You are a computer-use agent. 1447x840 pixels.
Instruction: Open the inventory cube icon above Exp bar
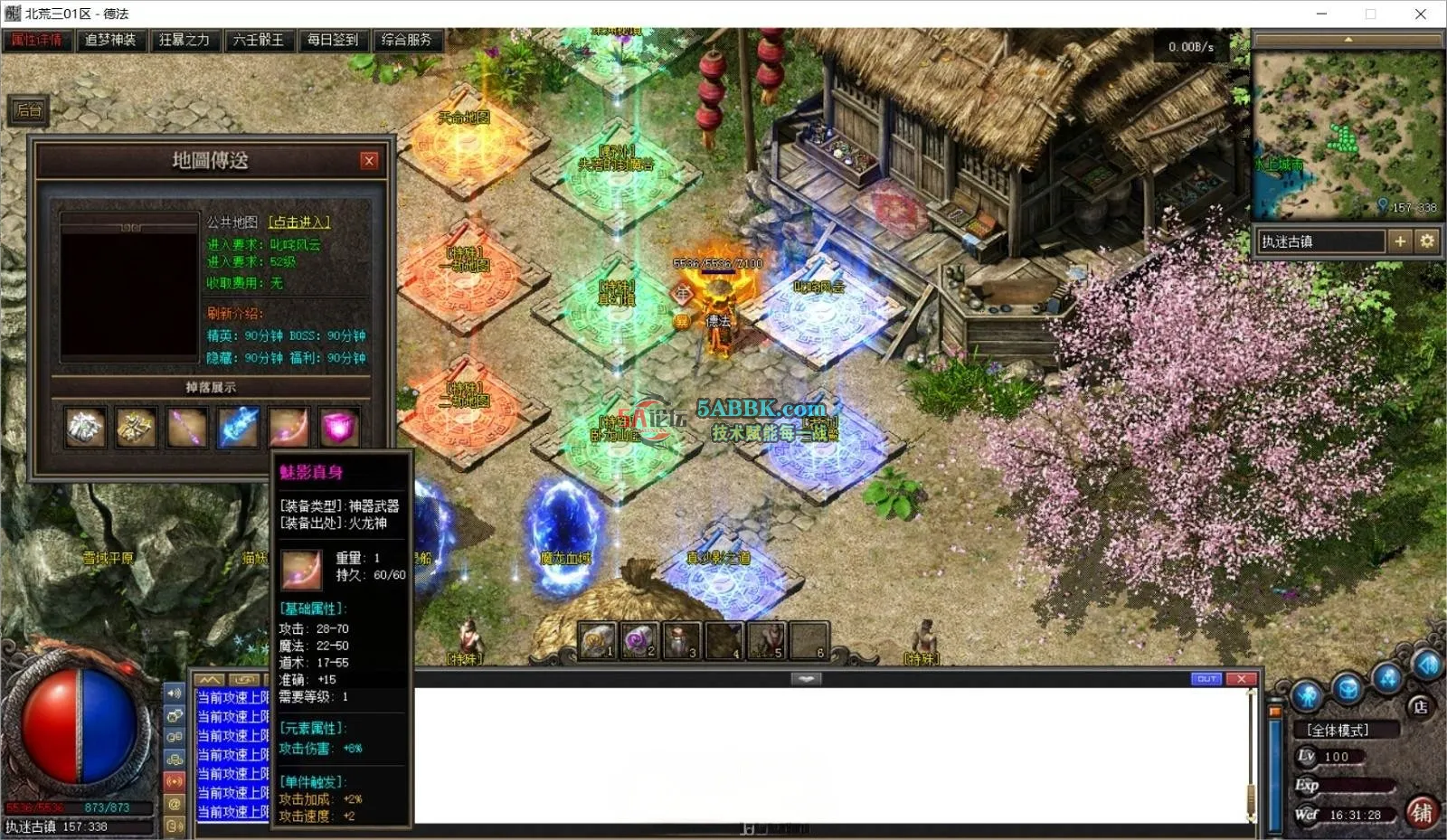pos(1348,686)
